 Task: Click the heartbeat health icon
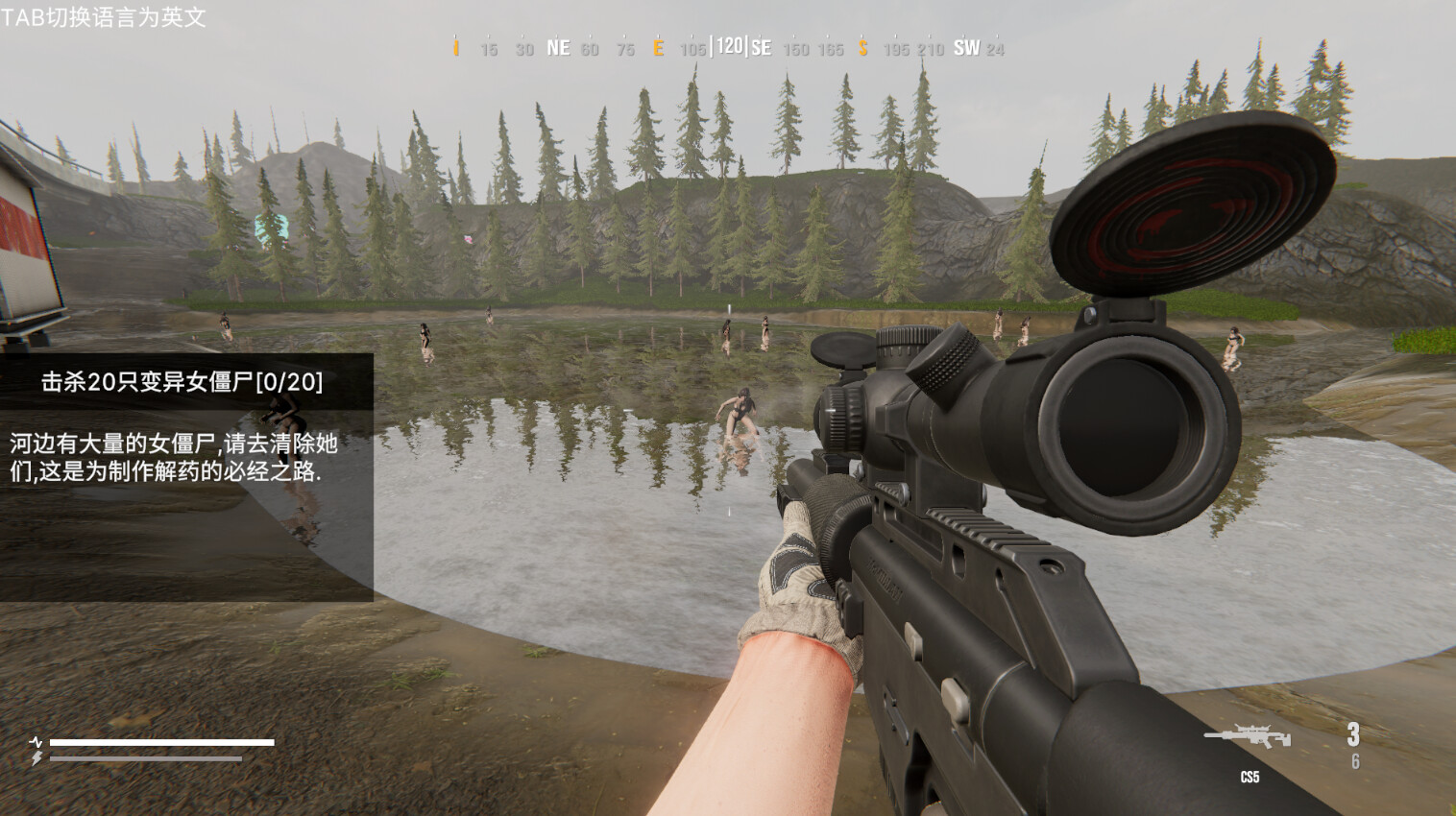coord(35,741)
